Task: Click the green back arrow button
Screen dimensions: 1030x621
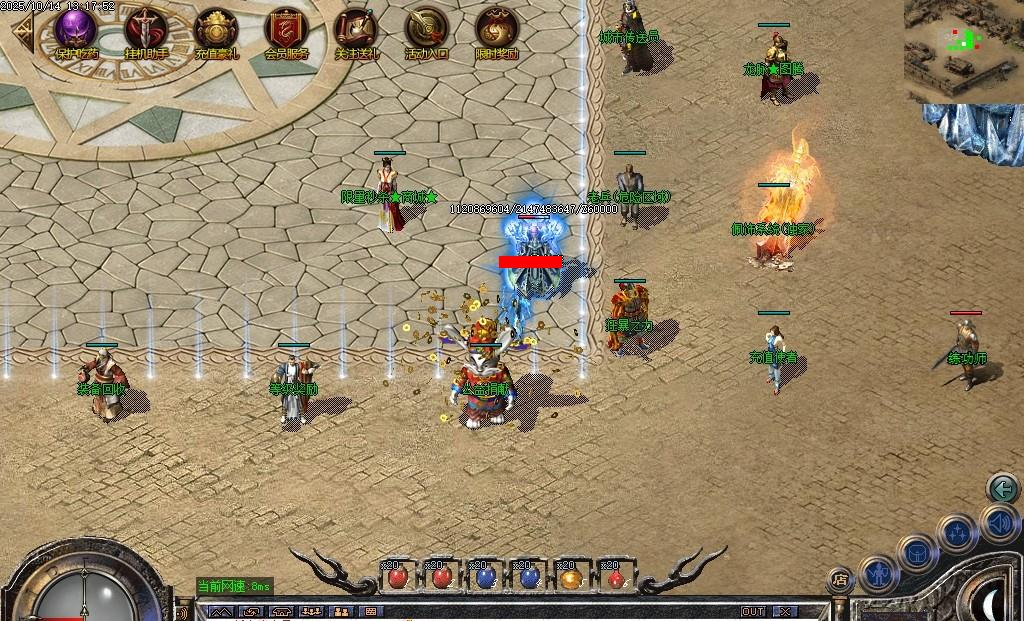Action: tap(1002, 488)
